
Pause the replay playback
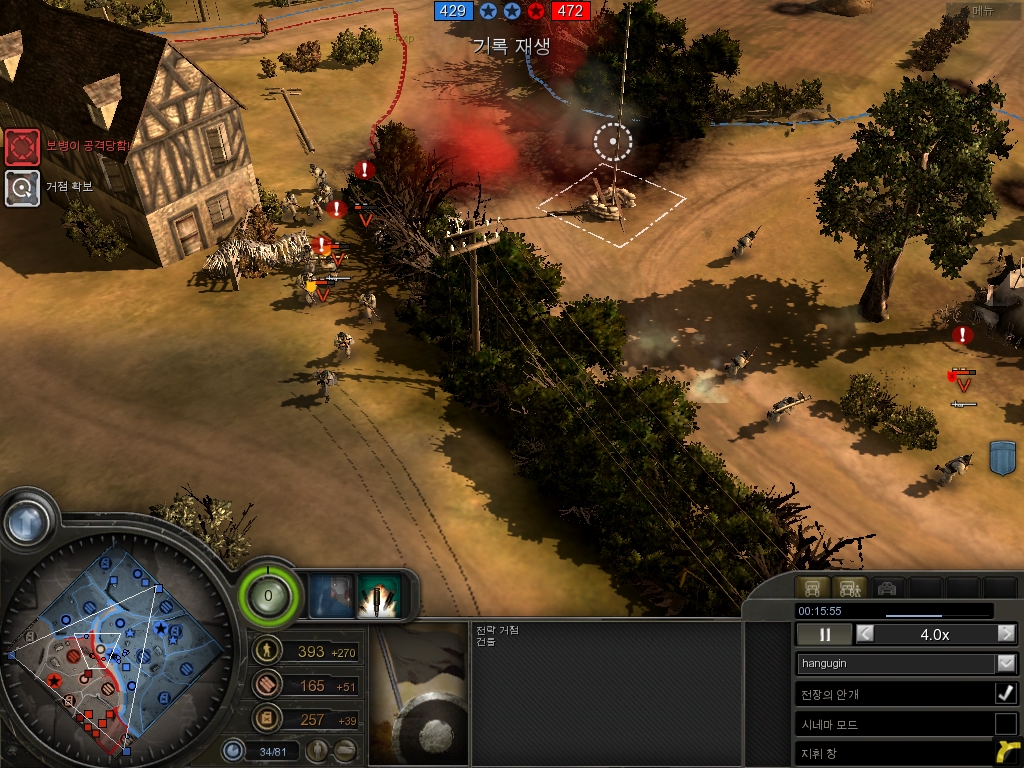pos(825,634)
